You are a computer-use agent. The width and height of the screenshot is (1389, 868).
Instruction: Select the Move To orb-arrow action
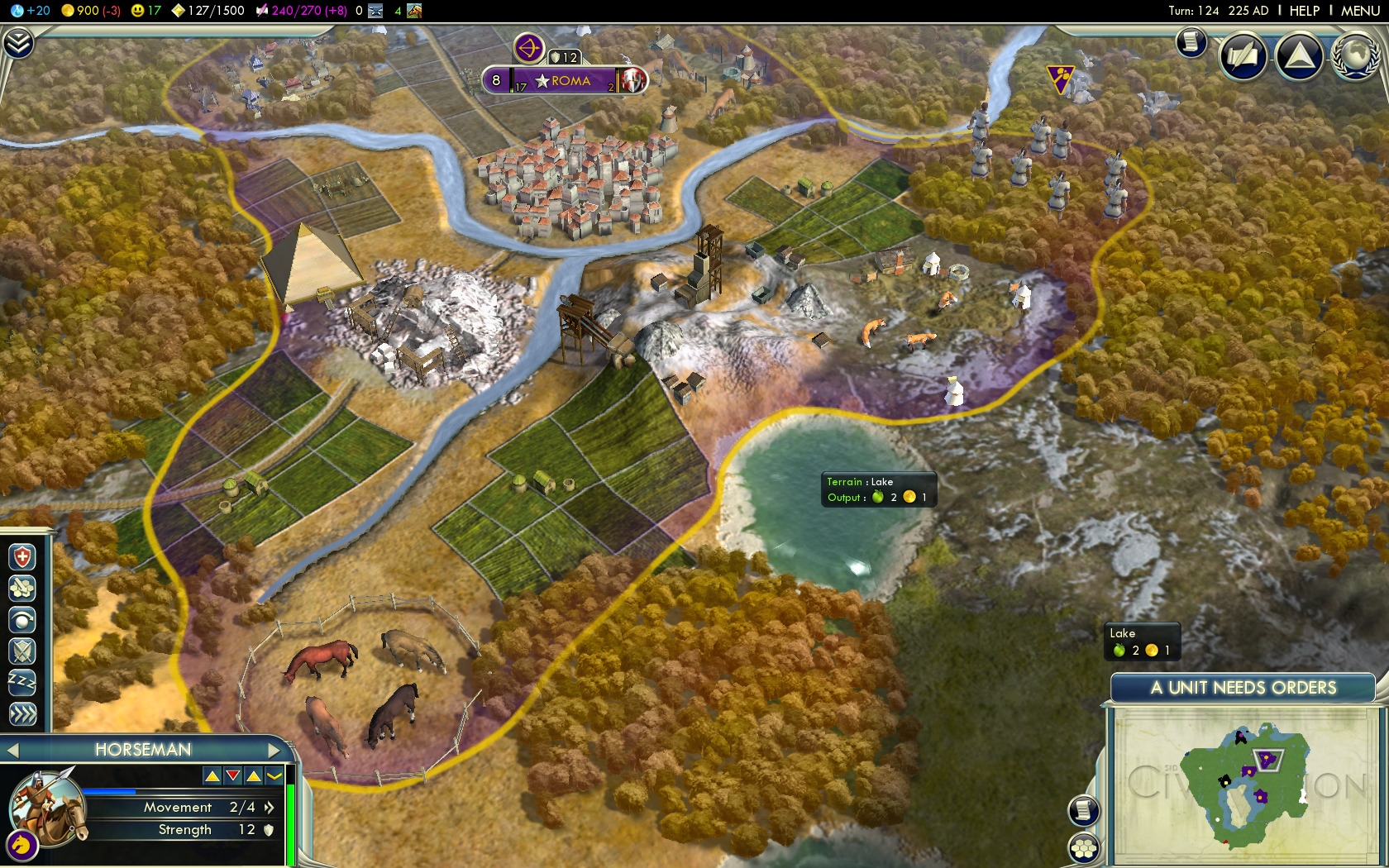click(x=22, y=619)
